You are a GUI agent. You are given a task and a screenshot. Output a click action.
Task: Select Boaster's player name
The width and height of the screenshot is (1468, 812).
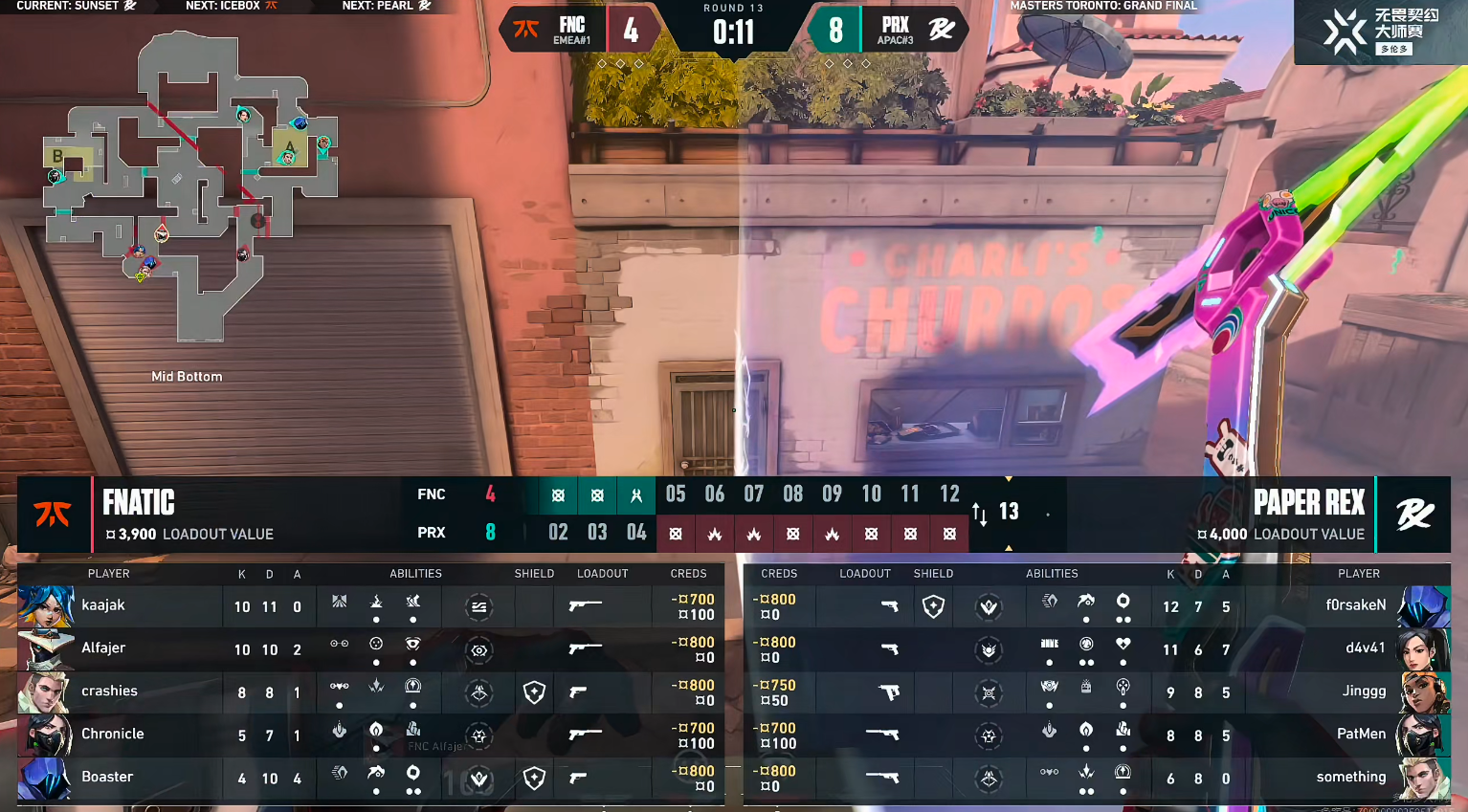107,778
